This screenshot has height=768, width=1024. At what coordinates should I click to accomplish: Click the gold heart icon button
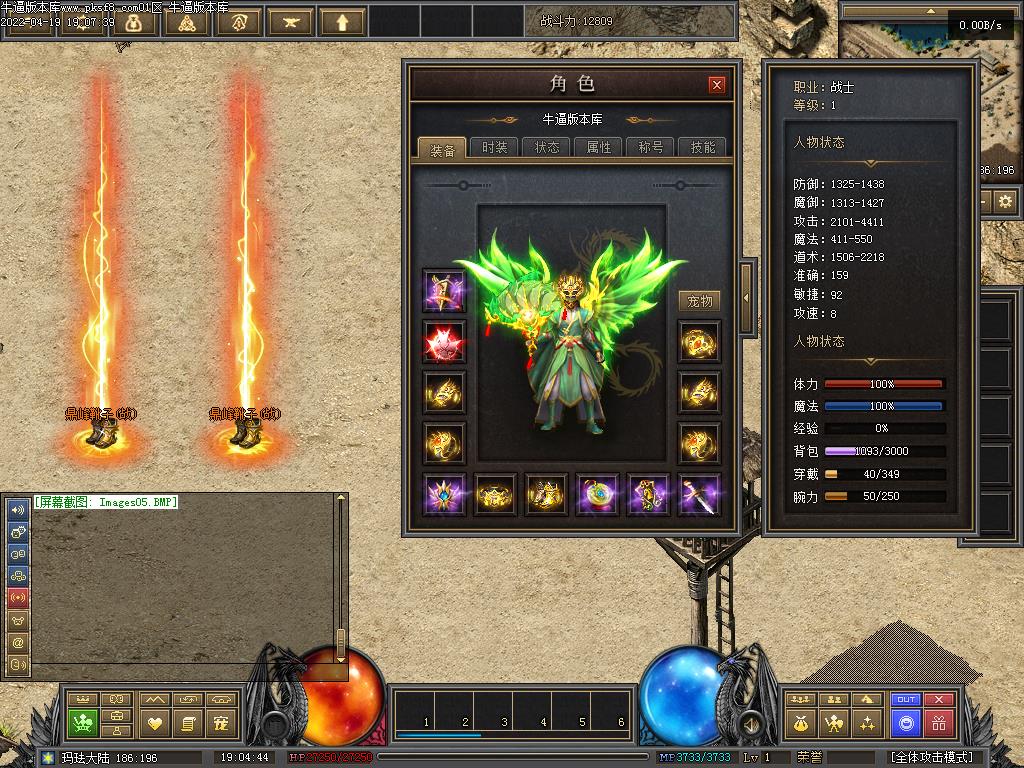(x=155, y=723)
